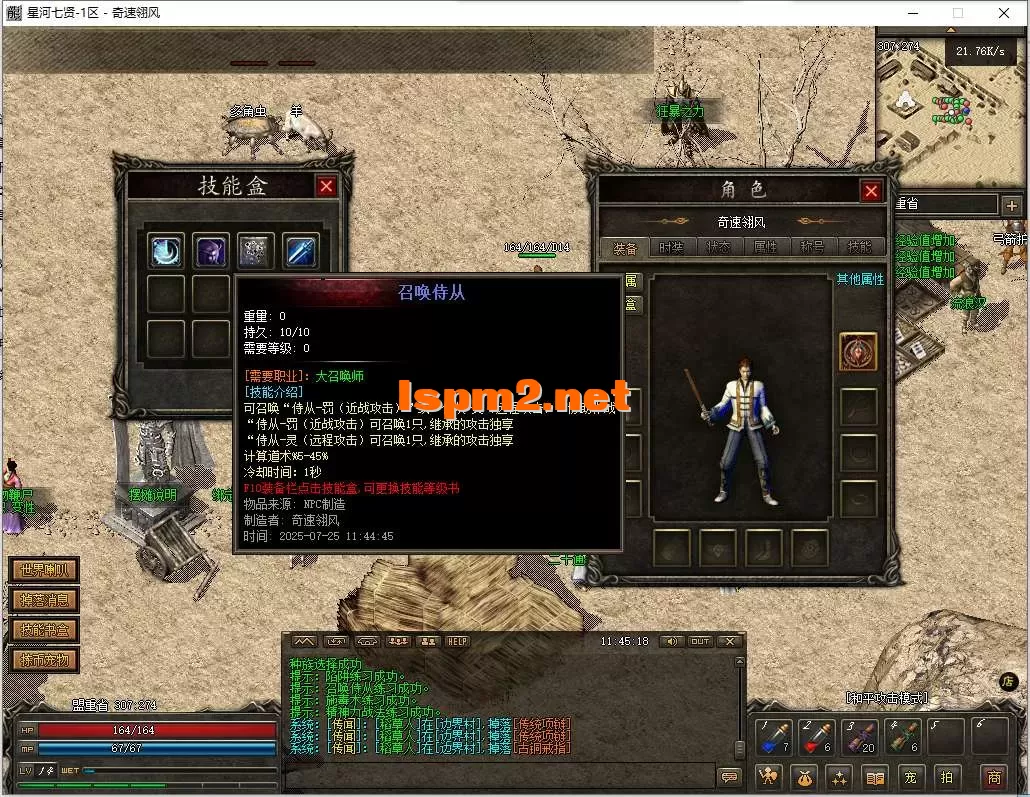Switch to the 技能 skills tab
1030x797 pixels.
[859, 247]
